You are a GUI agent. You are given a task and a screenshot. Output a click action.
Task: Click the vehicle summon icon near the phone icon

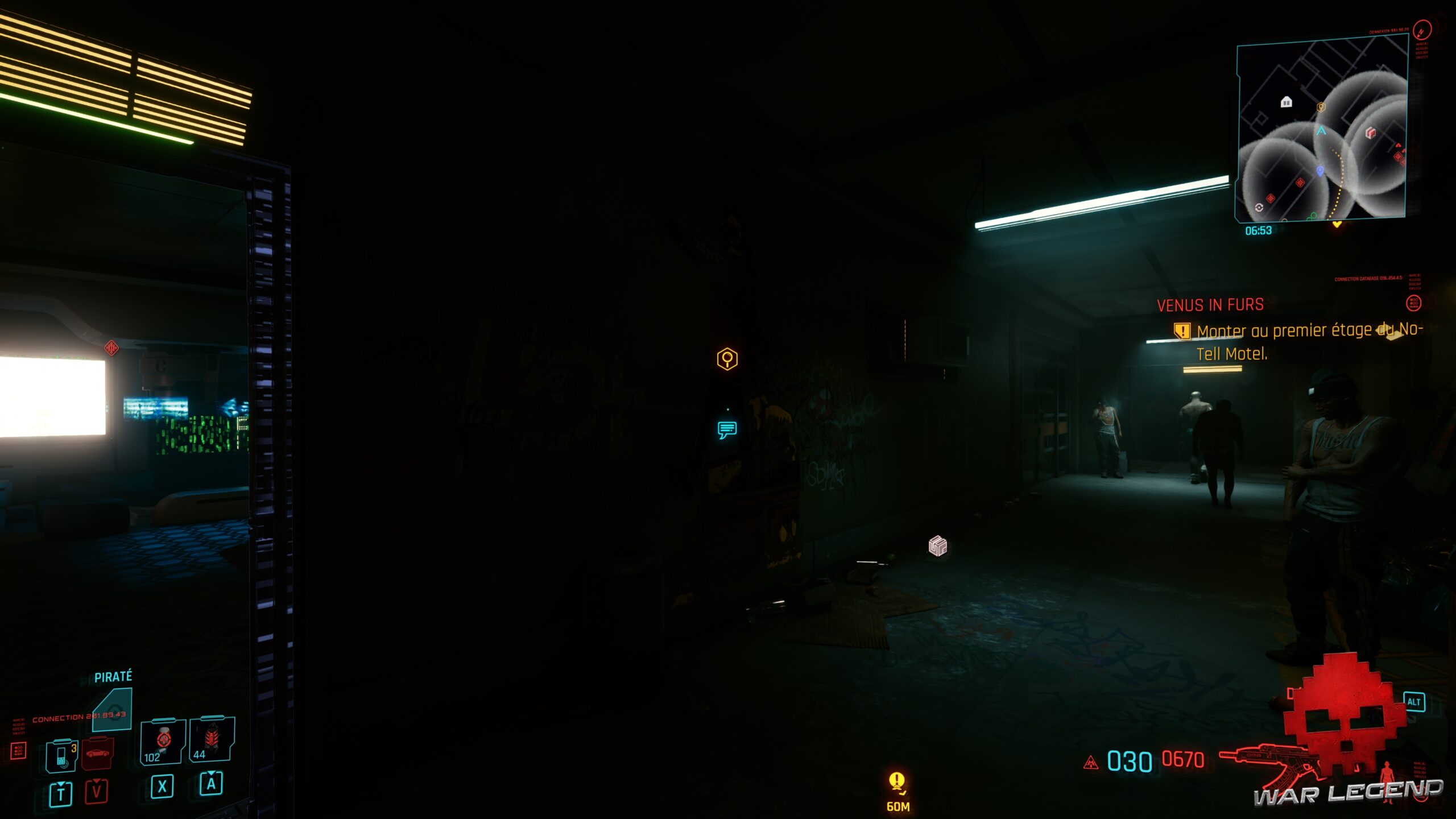coord(97,752)
